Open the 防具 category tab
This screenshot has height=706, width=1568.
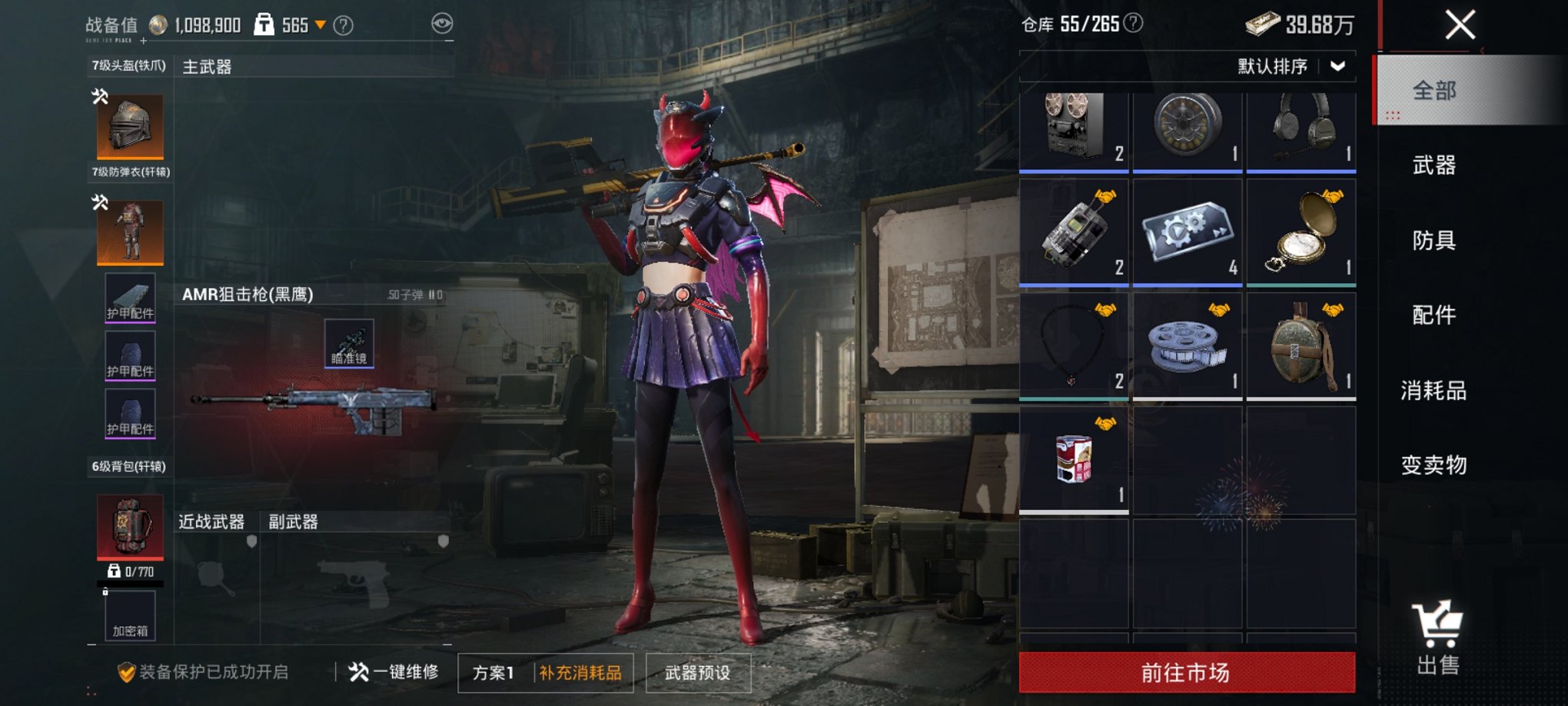(x=1433, y=241)
